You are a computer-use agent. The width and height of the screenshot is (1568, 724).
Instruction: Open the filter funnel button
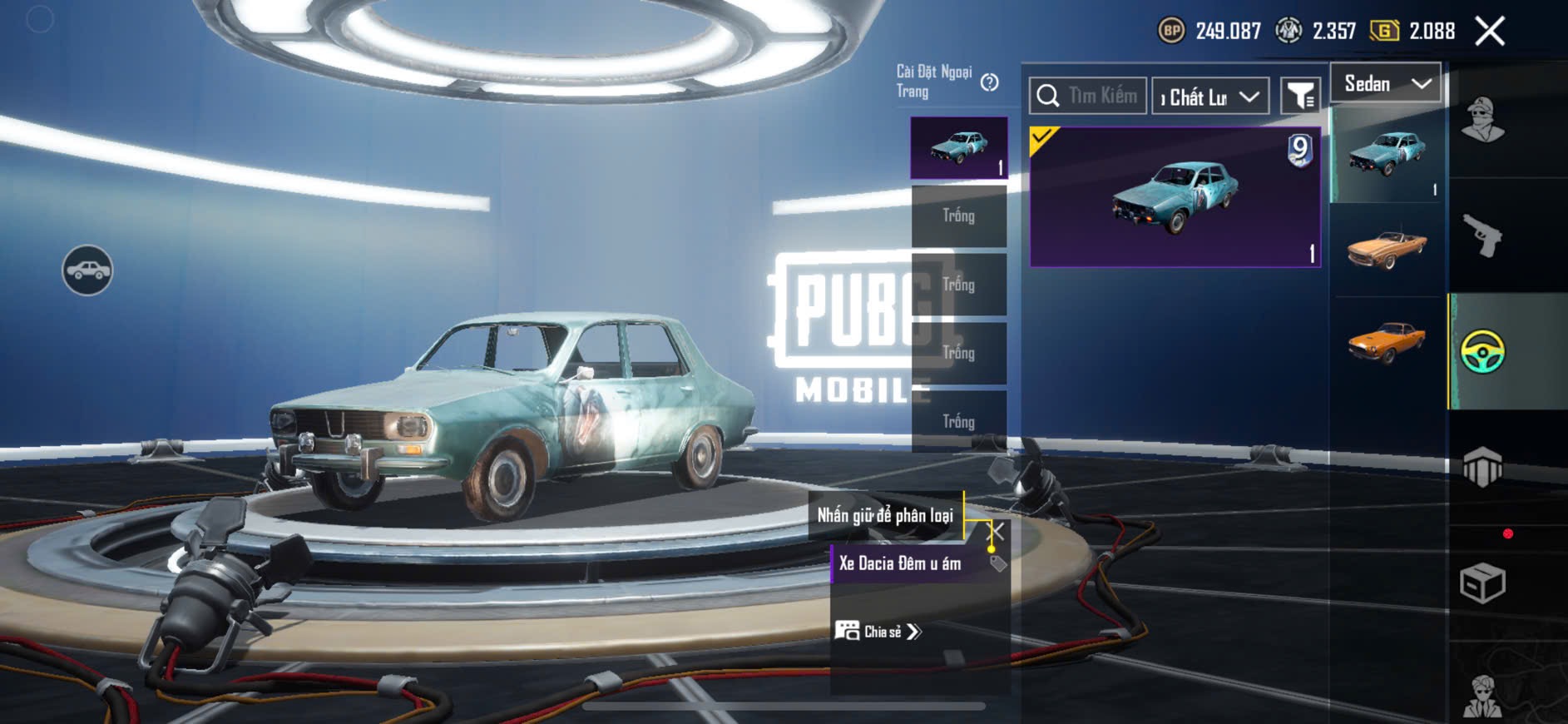tap(1299, 97)
